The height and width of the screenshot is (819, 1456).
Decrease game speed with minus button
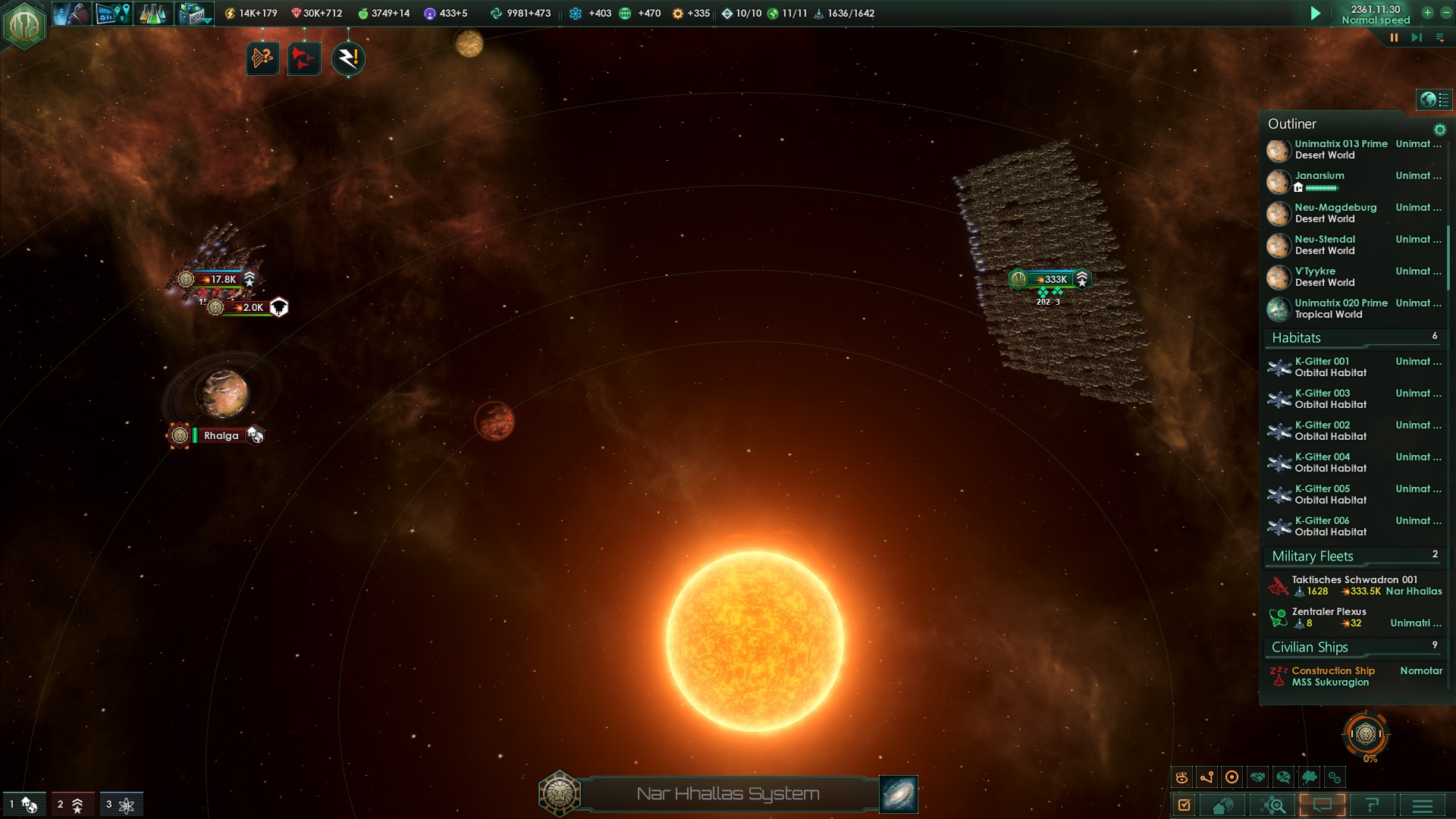[x=1445, y=12]
